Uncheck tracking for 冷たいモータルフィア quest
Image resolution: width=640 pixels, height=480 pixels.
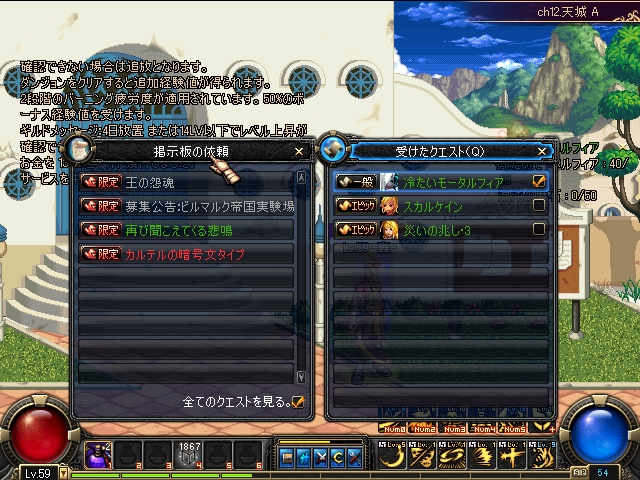pos(539,181)
